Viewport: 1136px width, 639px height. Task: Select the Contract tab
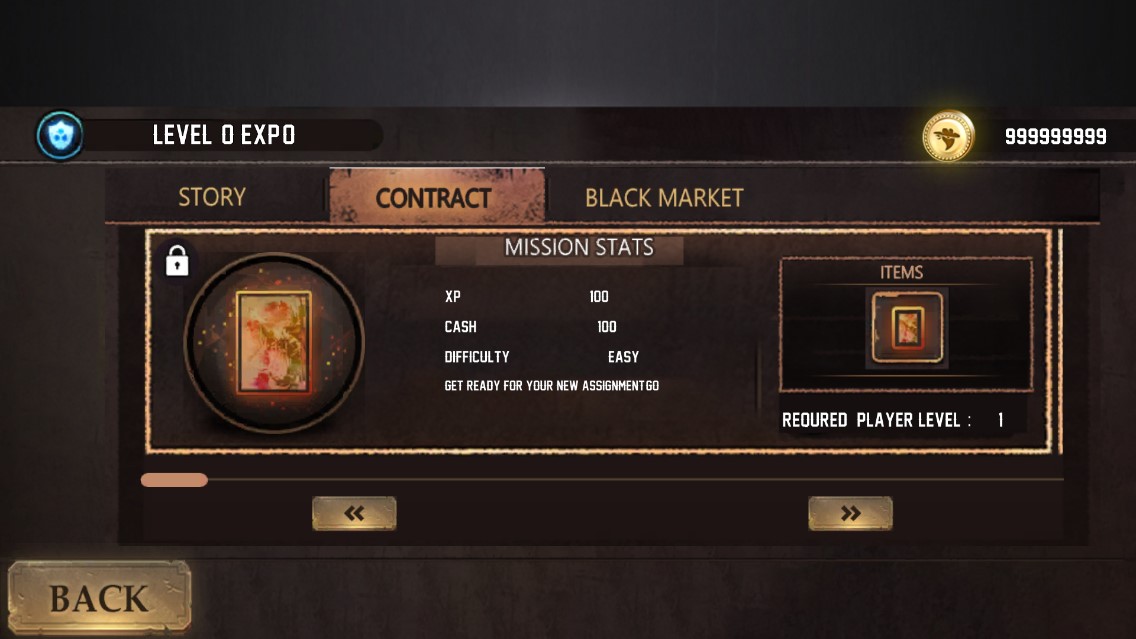pyautogui.click(x=434, y=197)
